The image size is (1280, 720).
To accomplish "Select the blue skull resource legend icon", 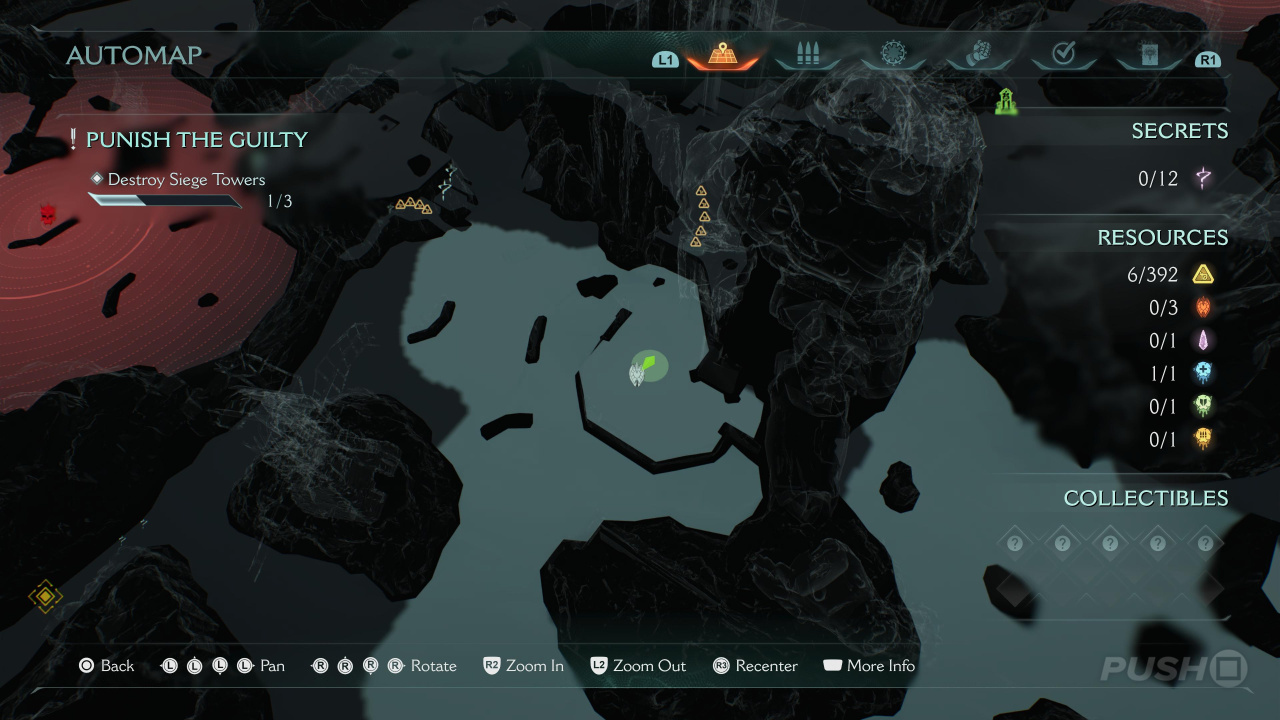I will (1203, 373).
